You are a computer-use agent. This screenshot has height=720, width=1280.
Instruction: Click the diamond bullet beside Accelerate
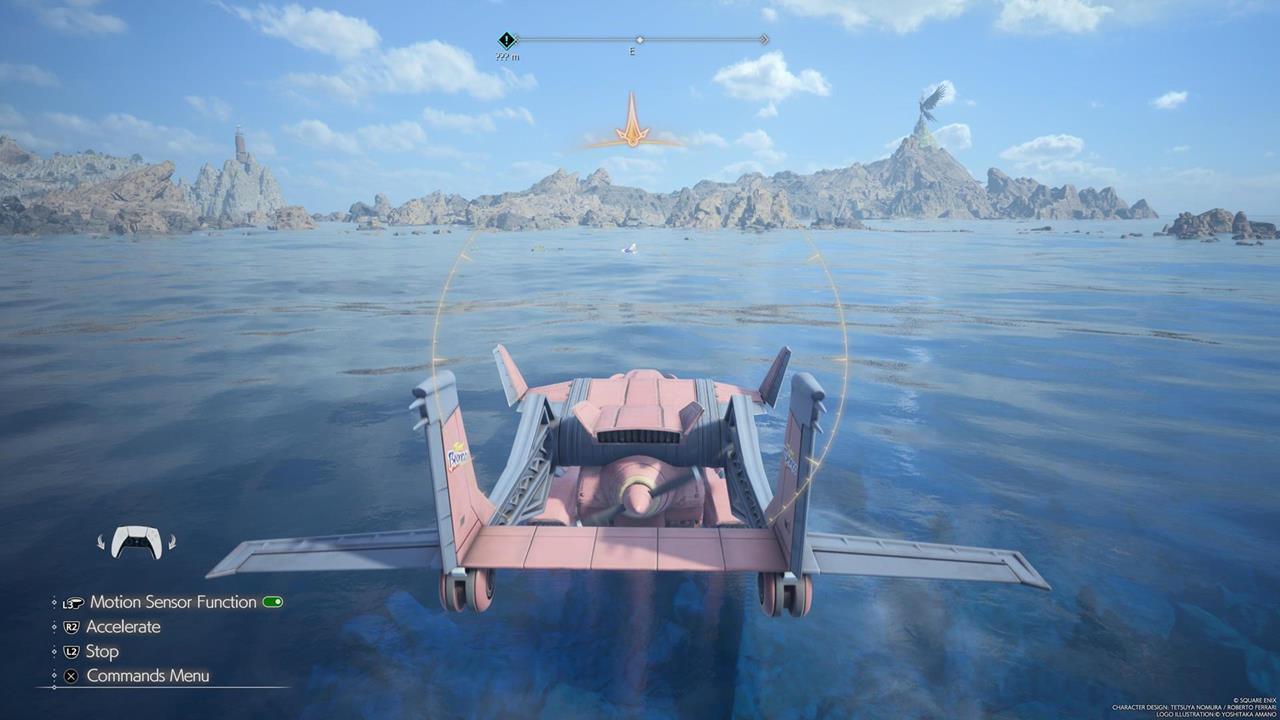(x=54, y=626)
